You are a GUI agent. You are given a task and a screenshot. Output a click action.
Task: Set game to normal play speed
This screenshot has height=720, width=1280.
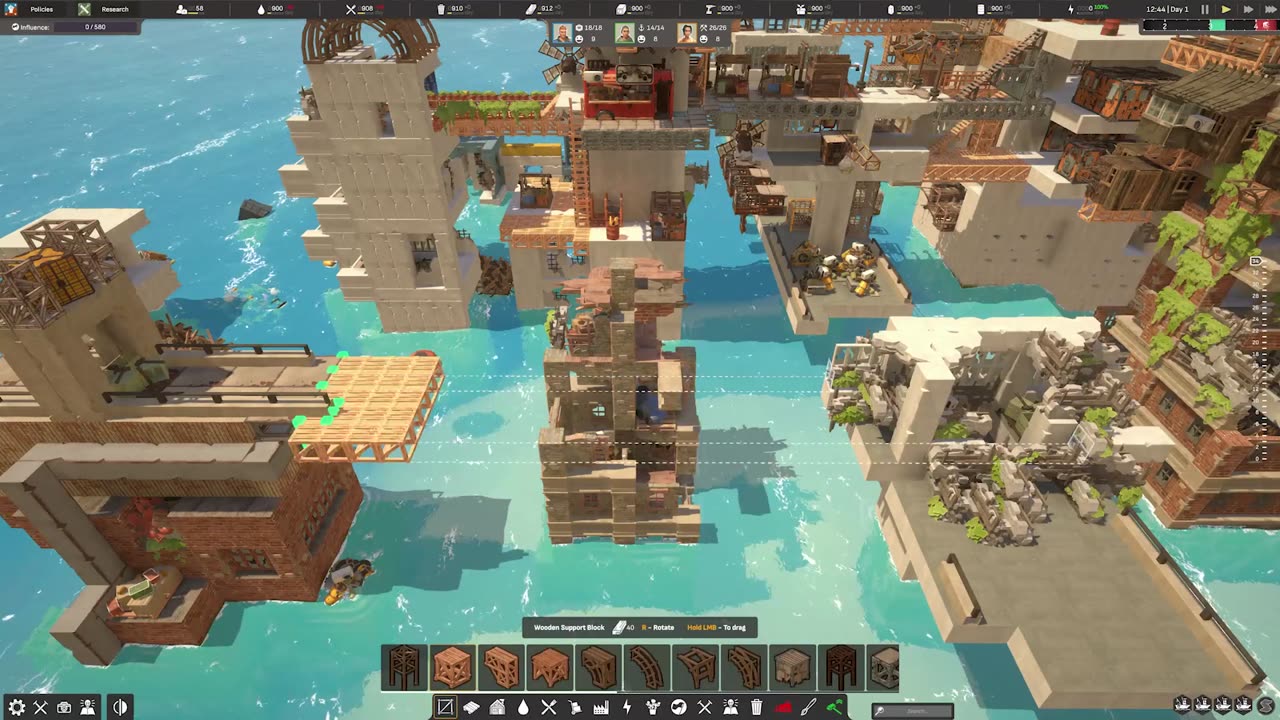pyautogui.click(x=1227, y=9)
